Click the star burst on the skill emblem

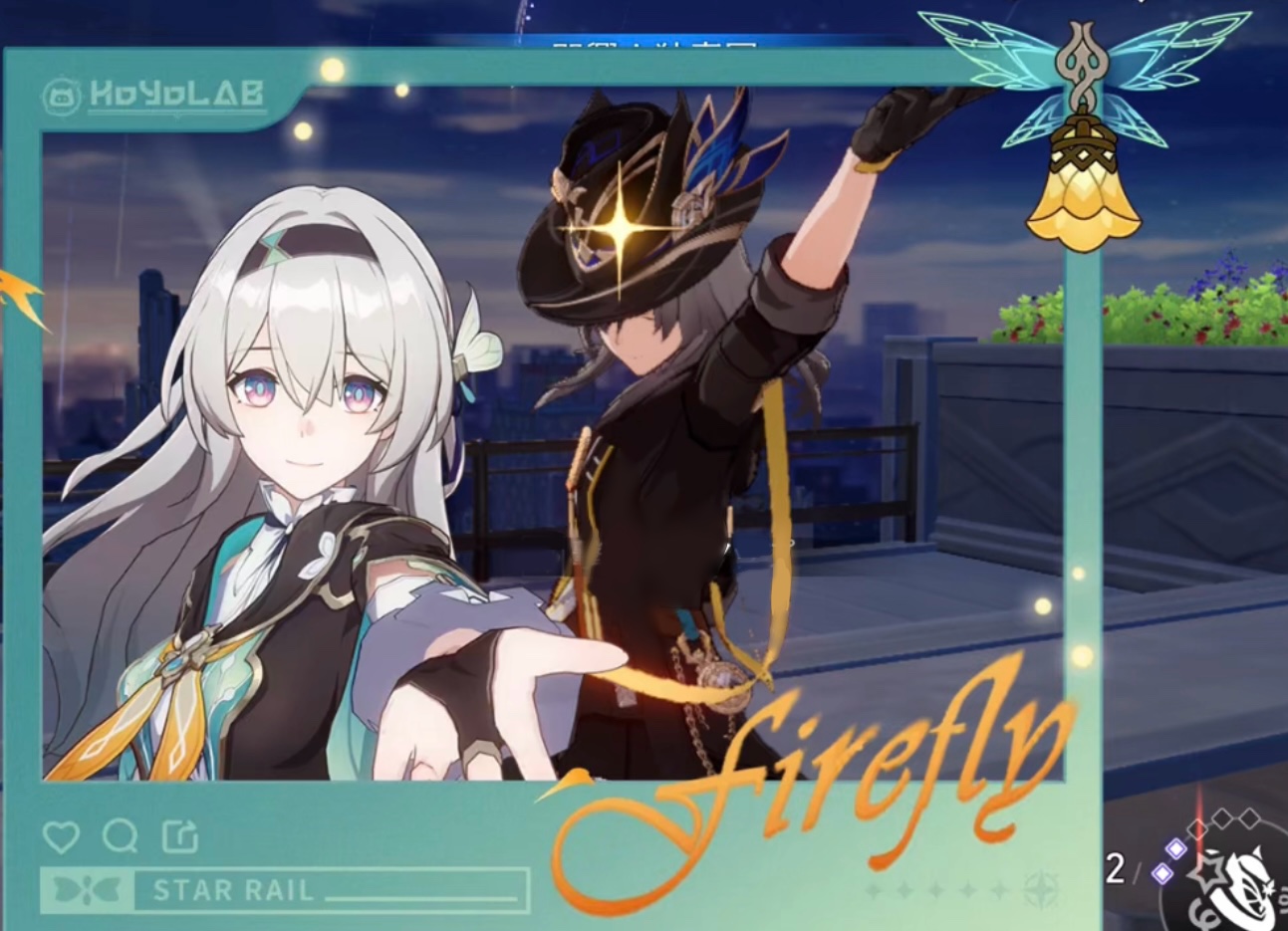tap(1207, 871)
